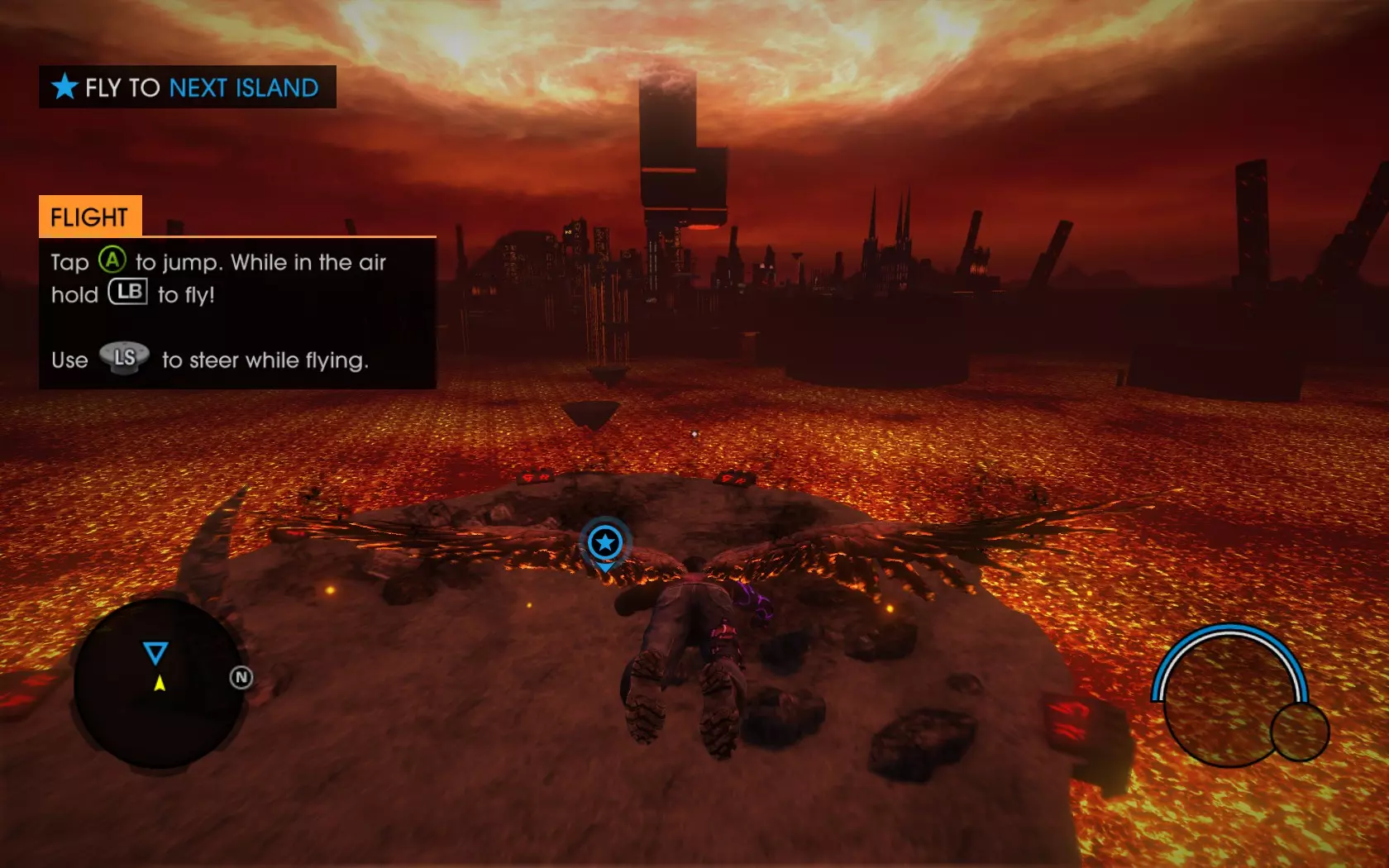Click the North compass marker on minimap
This screenshot has width=1389, height=868.
[x=241, y=678]
